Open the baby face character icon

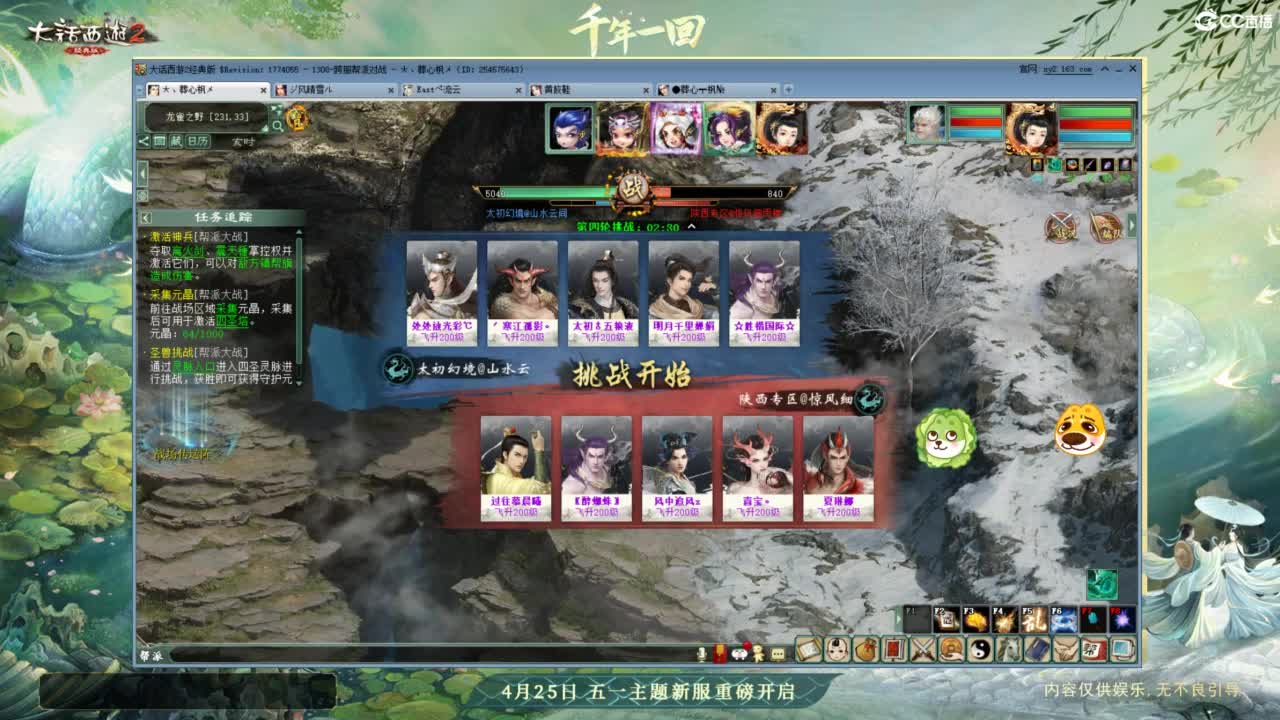click(x=836, y=650)
